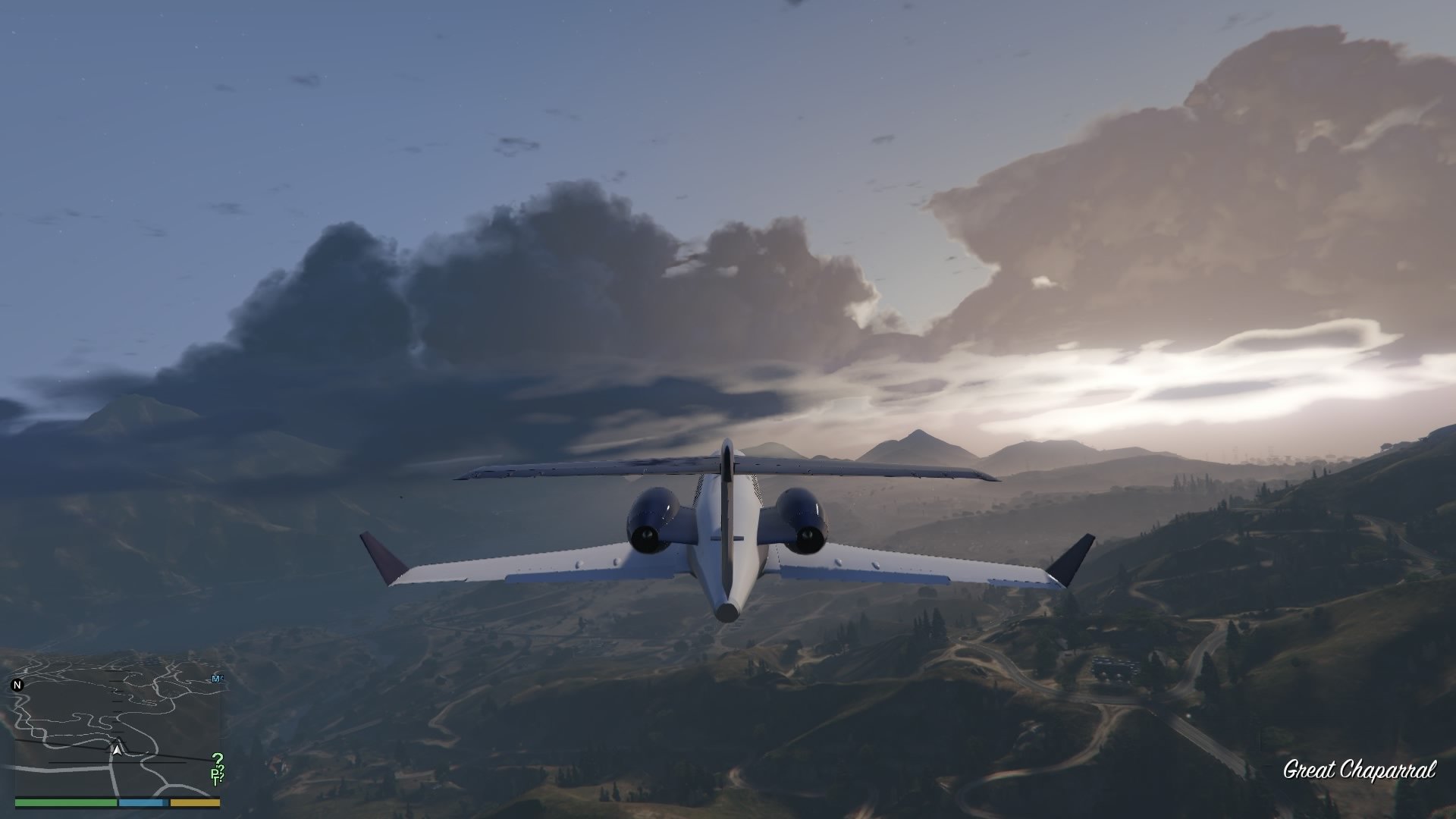Screen dimensions: 1456x819
Task: Select the white player arrow blip
Action: (117, 751)
